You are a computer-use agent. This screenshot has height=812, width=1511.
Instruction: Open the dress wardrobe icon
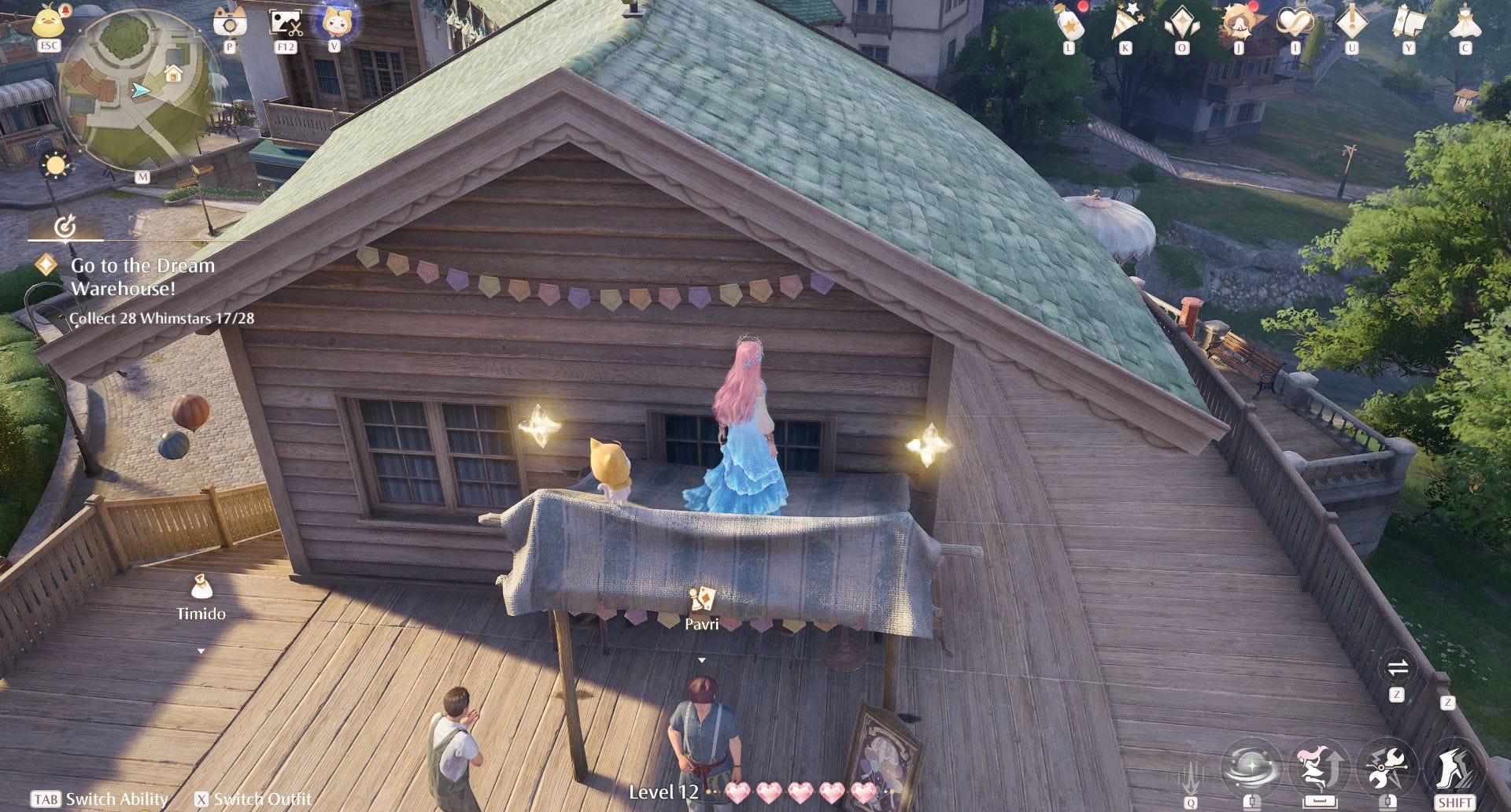pos(1465,23)
